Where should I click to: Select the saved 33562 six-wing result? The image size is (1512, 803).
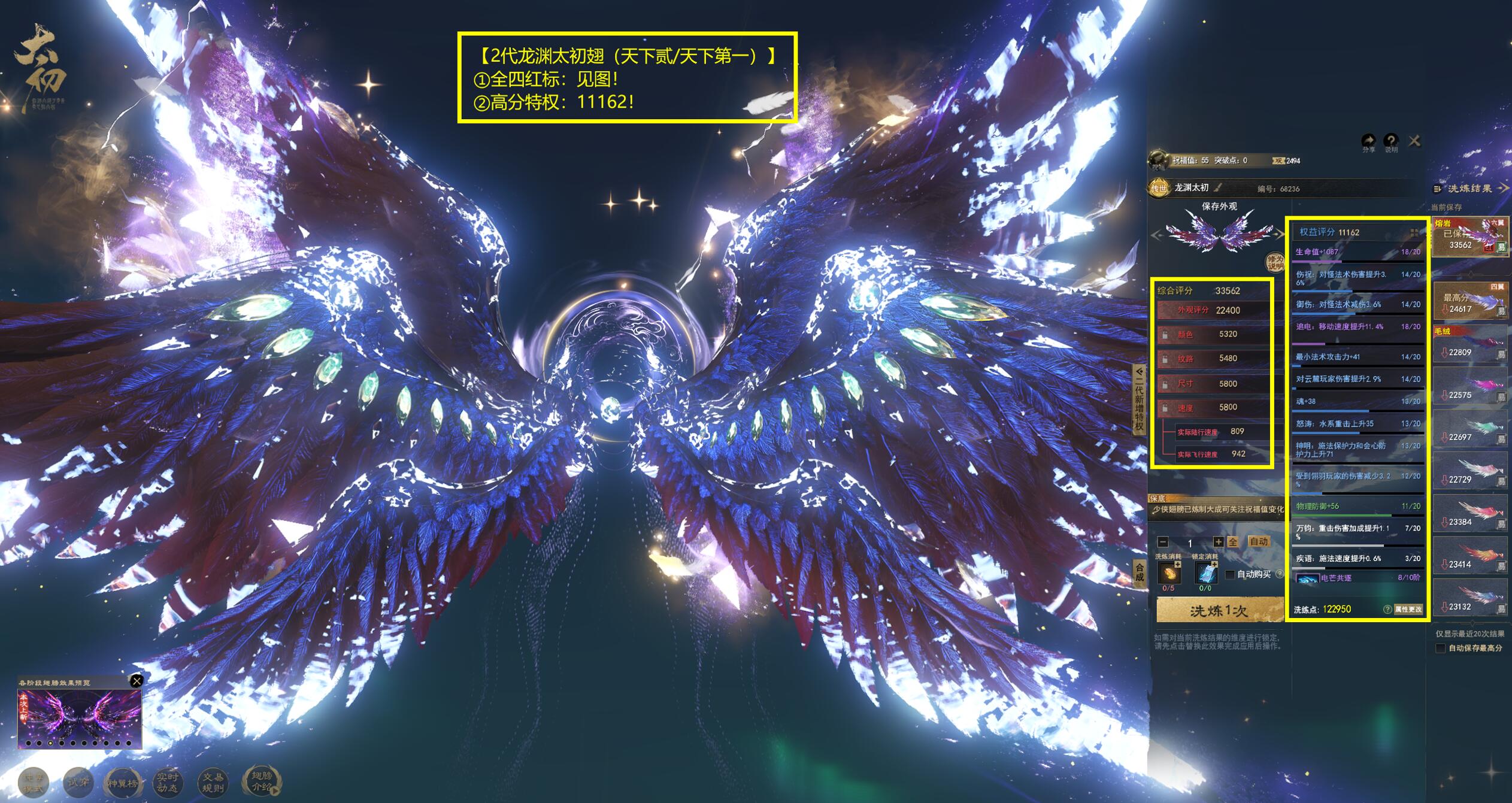click(1469, 237)
